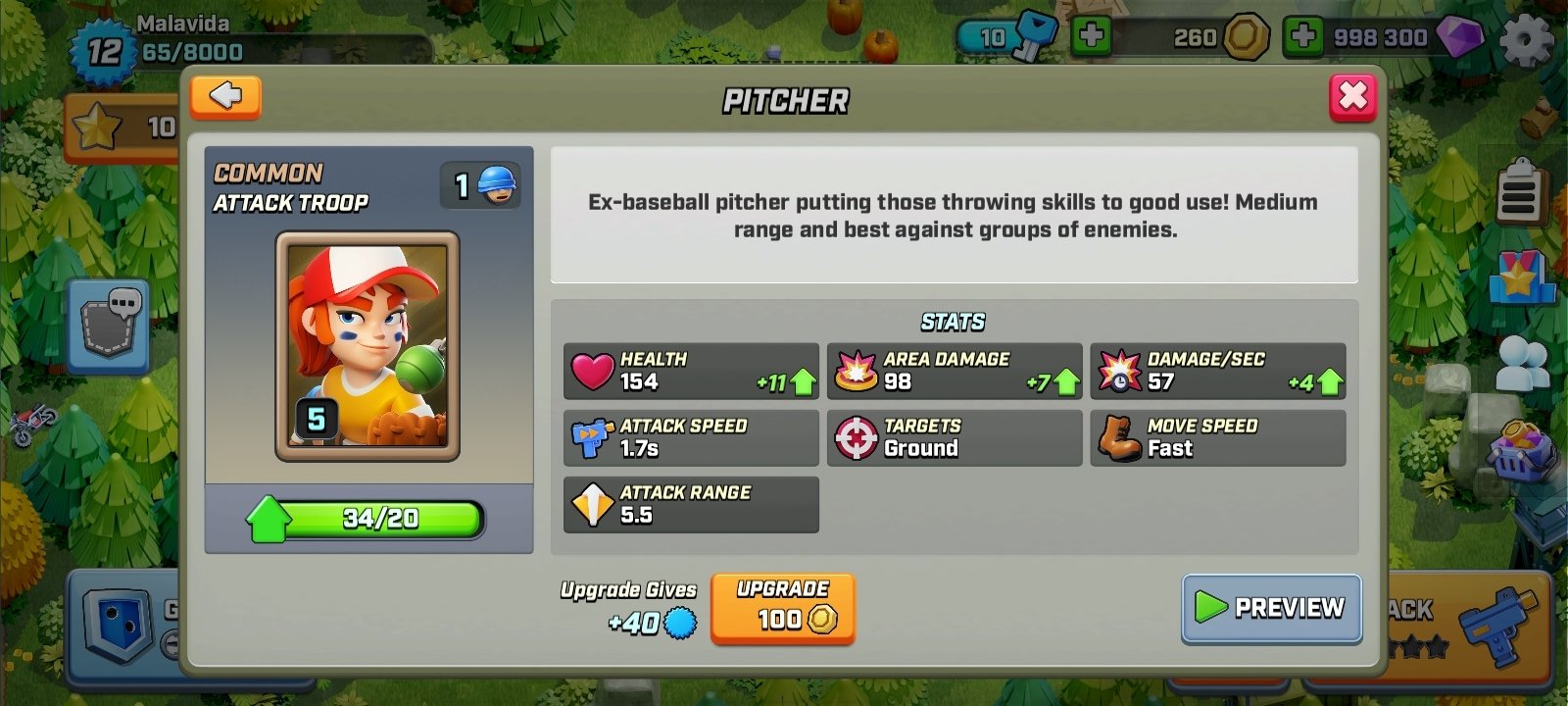Go back with the arrow button

point(224,98)
